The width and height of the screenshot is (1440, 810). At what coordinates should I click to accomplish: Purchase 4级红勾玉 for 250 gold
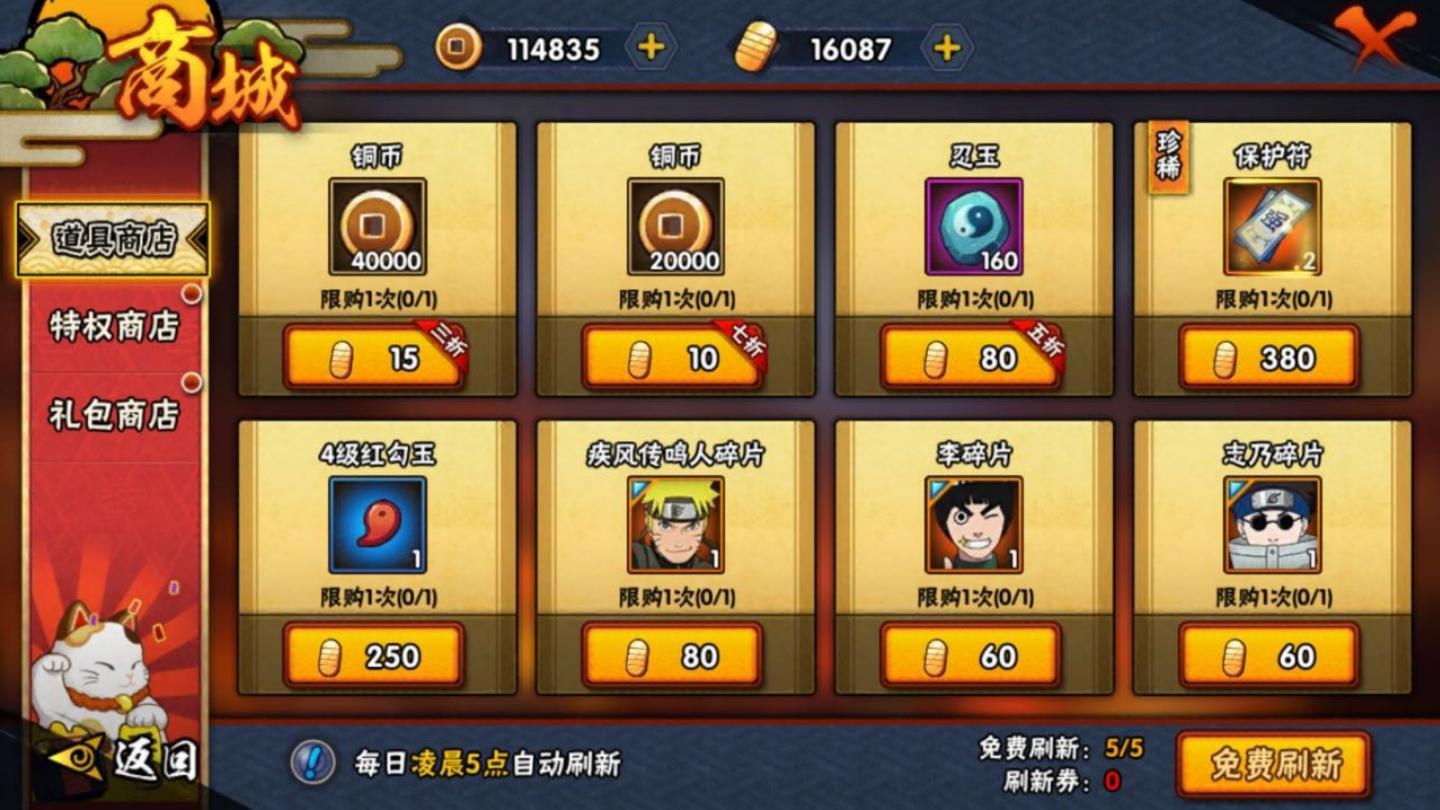373,656
